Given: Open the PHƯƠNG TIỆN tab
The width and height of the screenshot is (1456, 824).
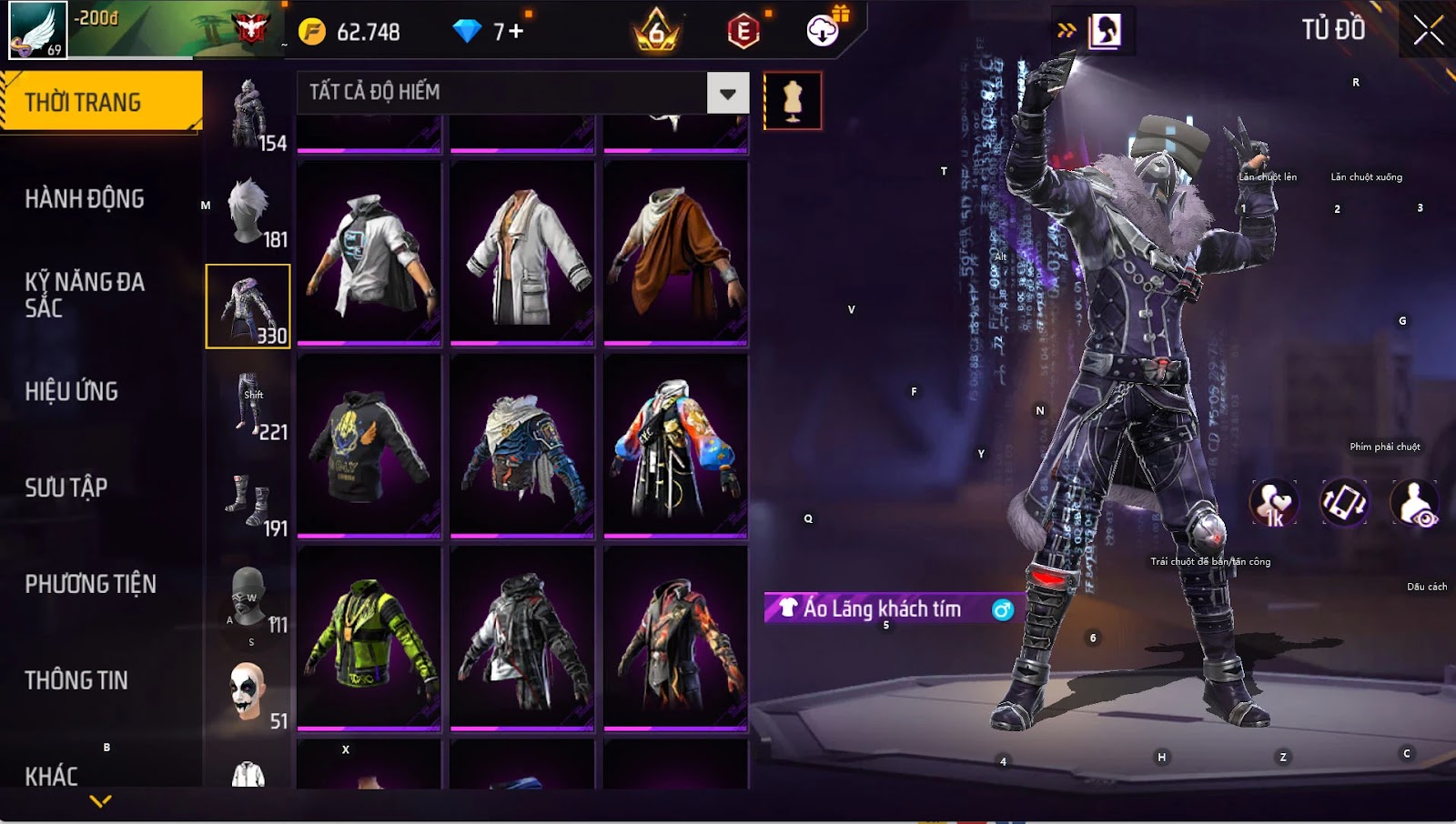Looking at the screenshot, I should pos(90,584).
